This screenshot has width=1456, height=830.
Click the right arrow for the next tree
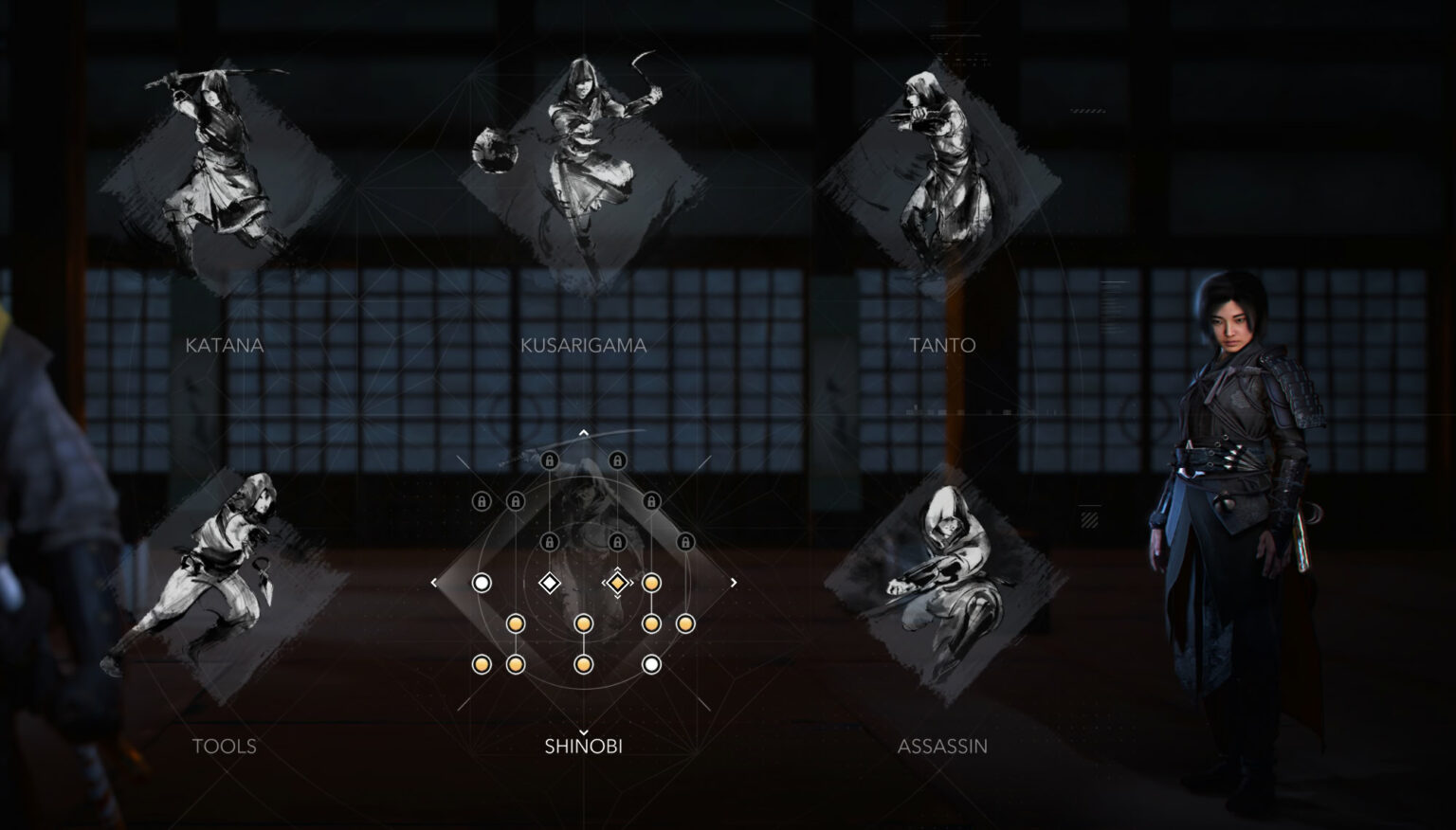pos(733,581)
